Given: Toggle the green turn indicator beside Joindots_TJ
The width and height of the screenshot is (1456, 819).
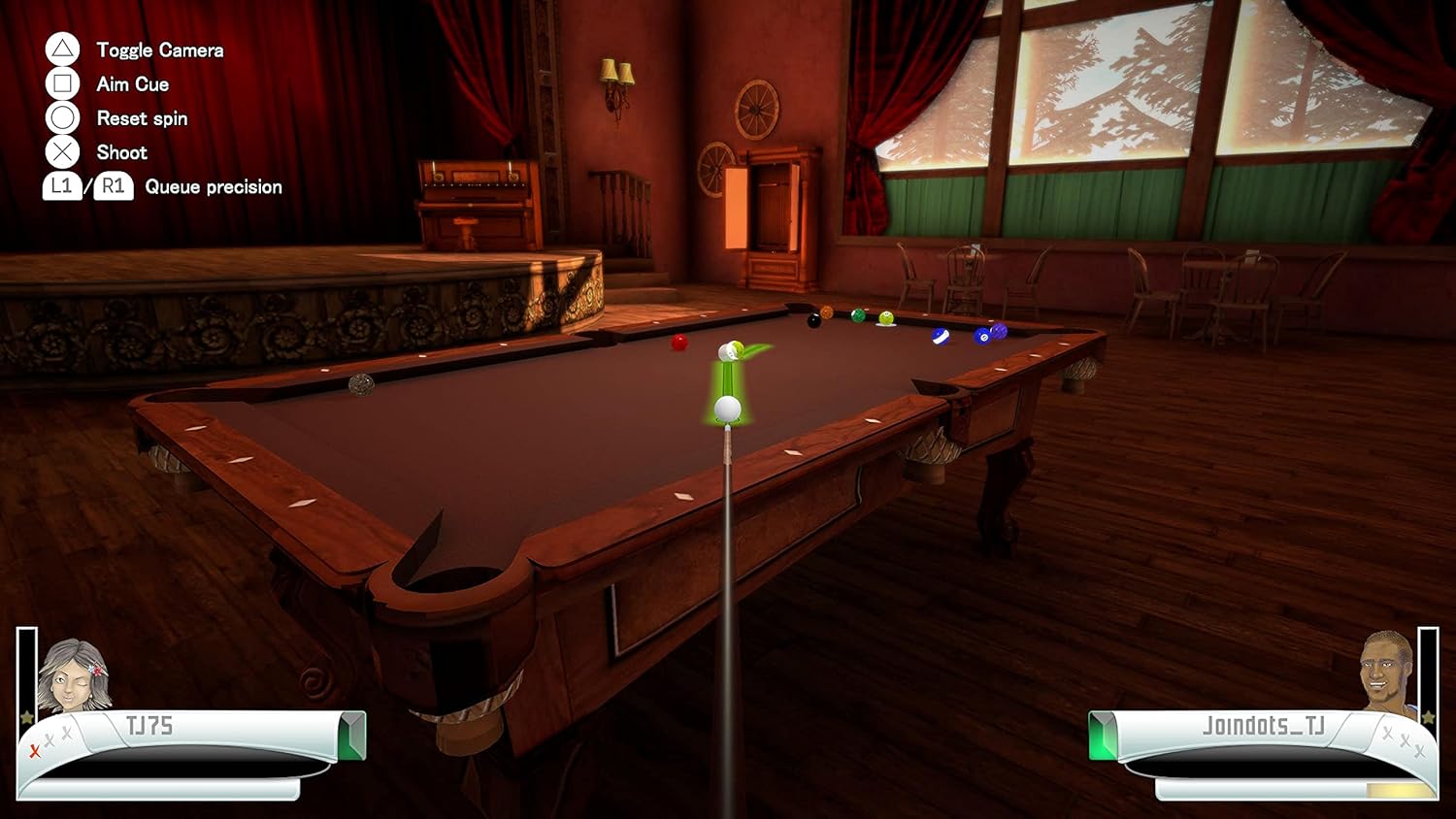Looking at the screenshot, I should (1102, 735).
